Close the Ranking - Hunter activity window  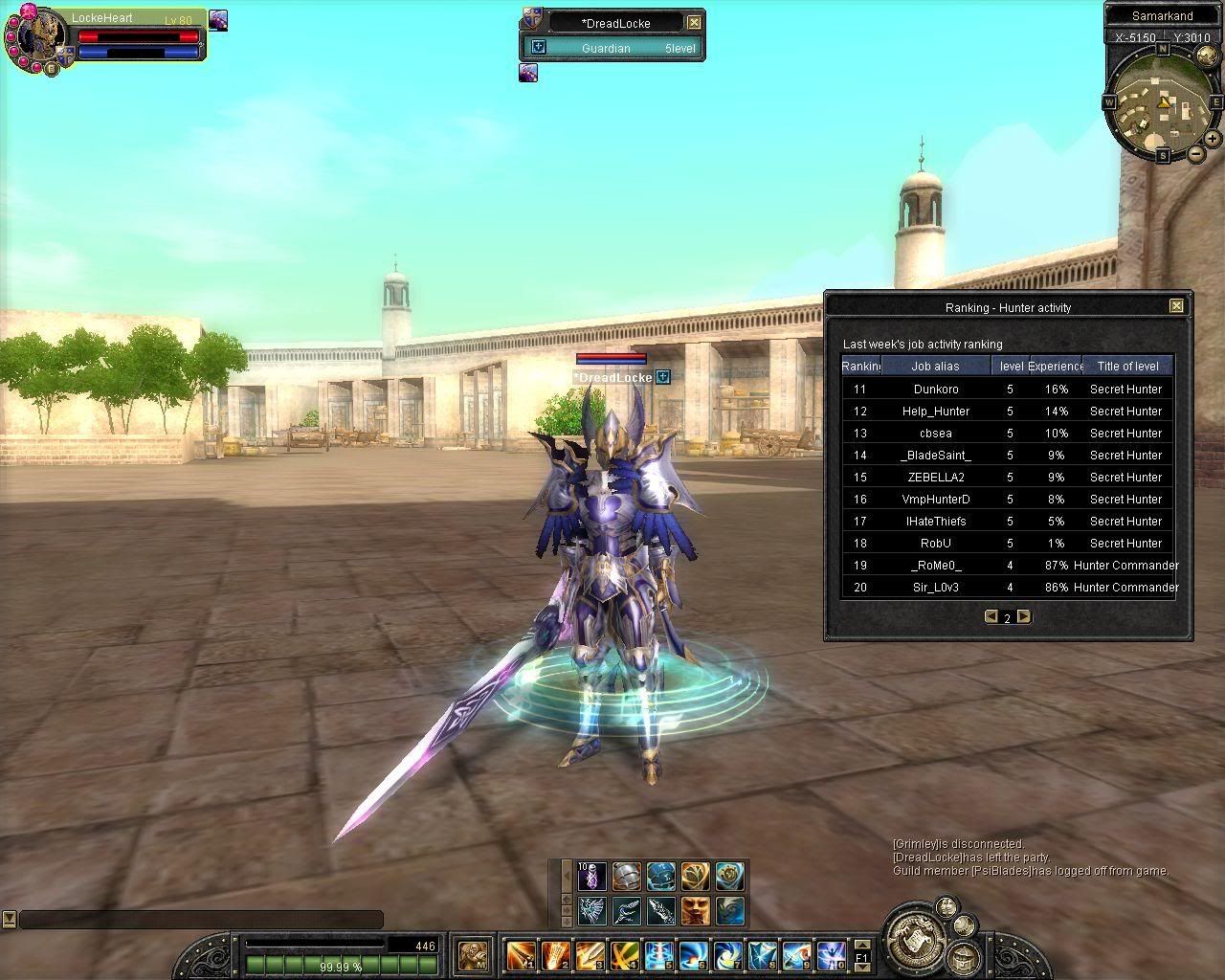[1176, 306]
